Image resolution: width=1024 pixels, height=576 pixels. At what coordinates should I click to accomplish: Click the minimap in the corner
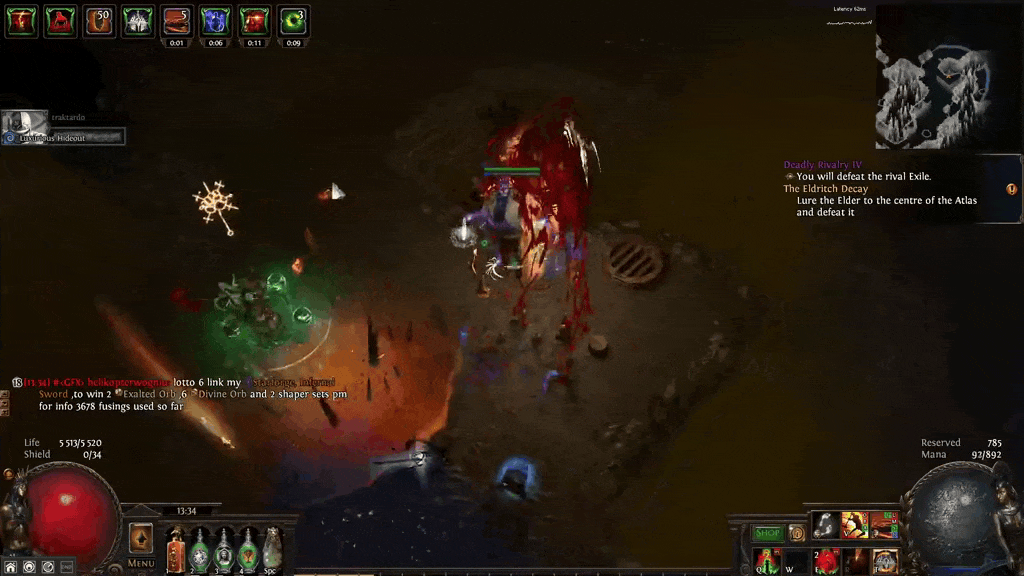(933, 77)
